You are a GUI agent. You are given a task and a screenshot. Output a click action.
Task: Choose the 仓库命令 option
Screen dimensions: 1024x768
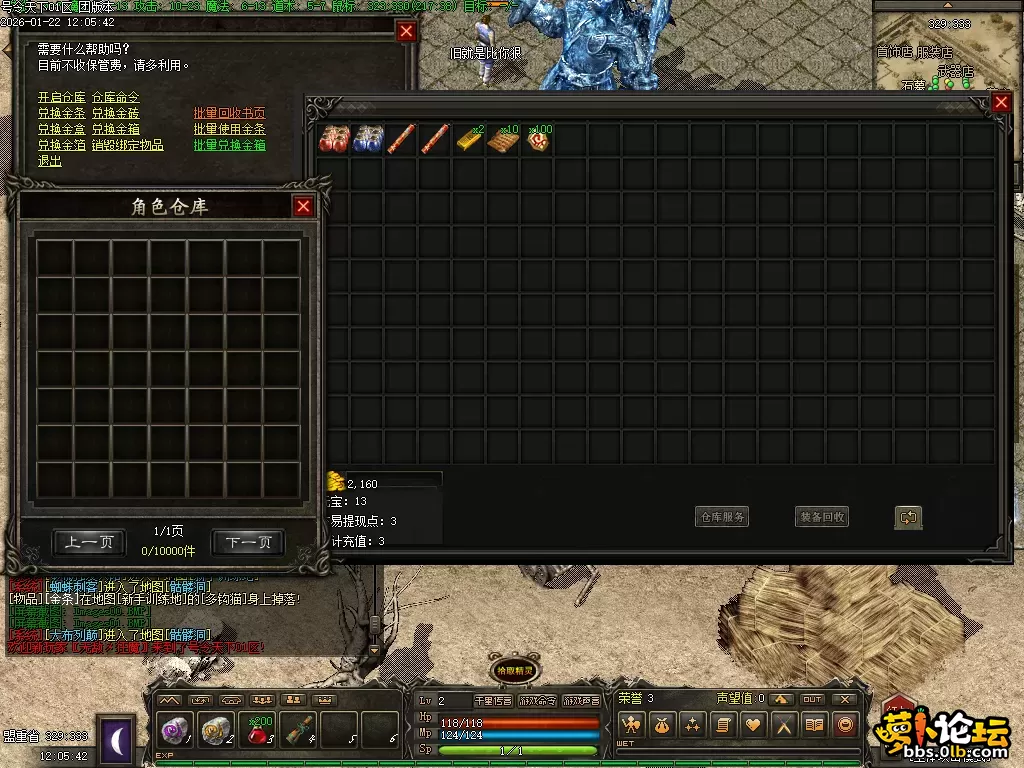pyautogui.click(x=116, y=97)
